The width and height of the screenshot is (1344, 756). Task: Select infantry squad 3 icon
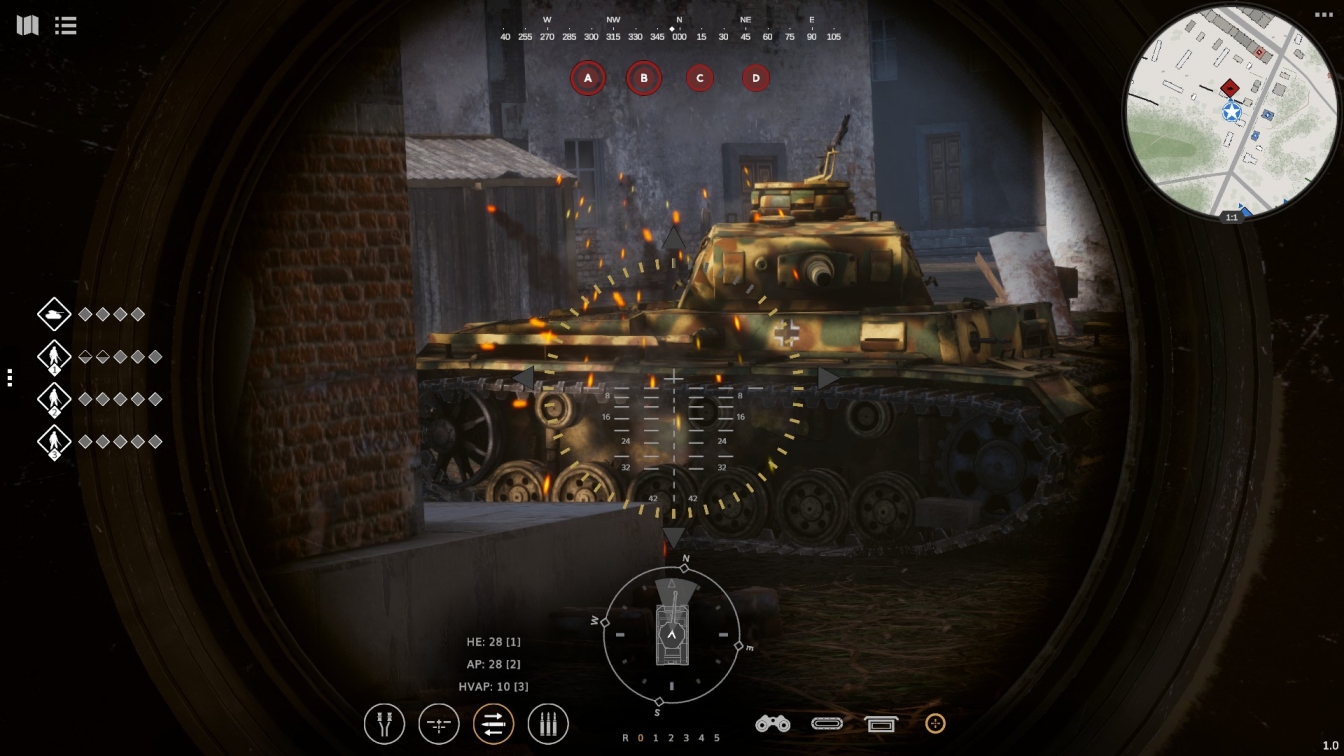54,442
